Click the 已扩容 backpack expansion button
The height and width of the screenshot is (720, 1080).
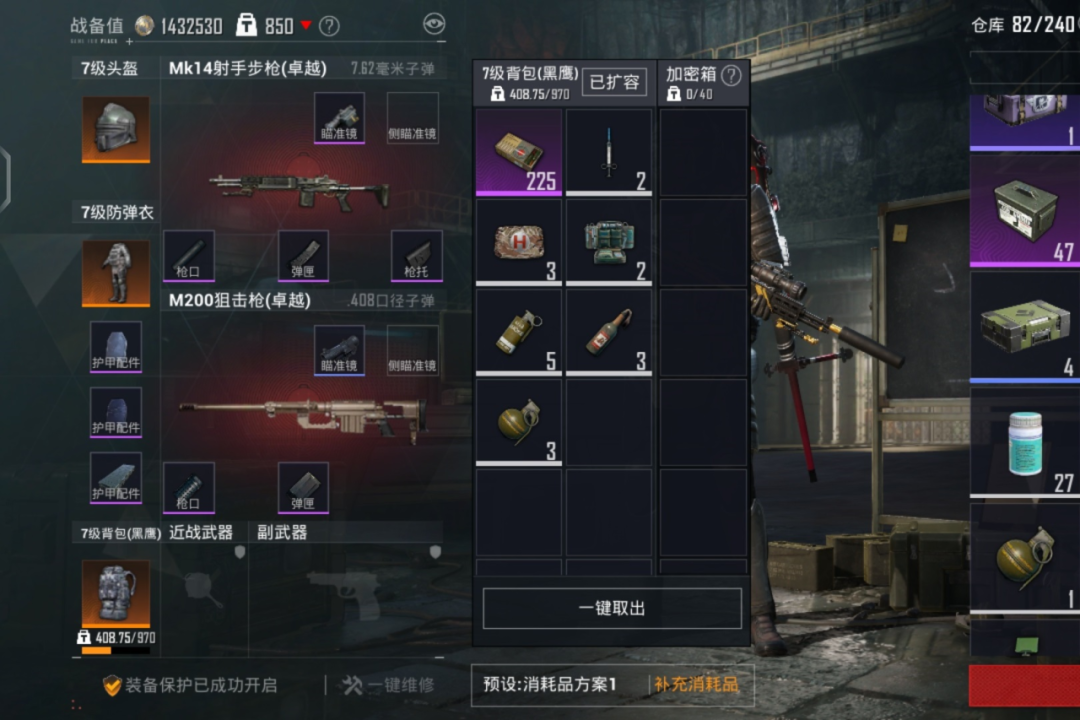(x=614, y=82)
